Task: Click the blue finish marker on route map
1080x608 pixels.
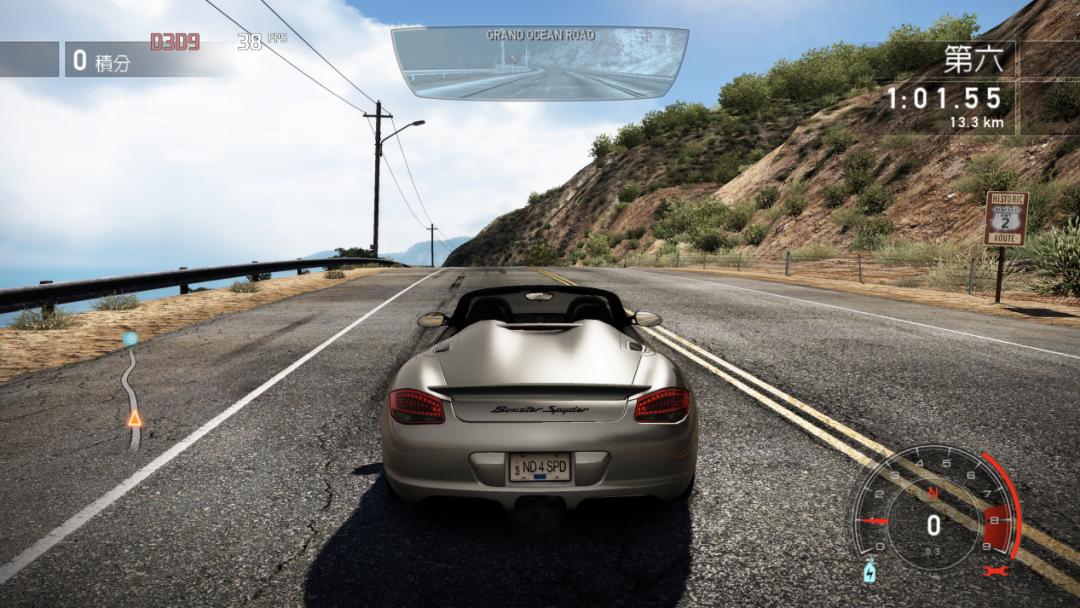Action: (x=130, y=339)
